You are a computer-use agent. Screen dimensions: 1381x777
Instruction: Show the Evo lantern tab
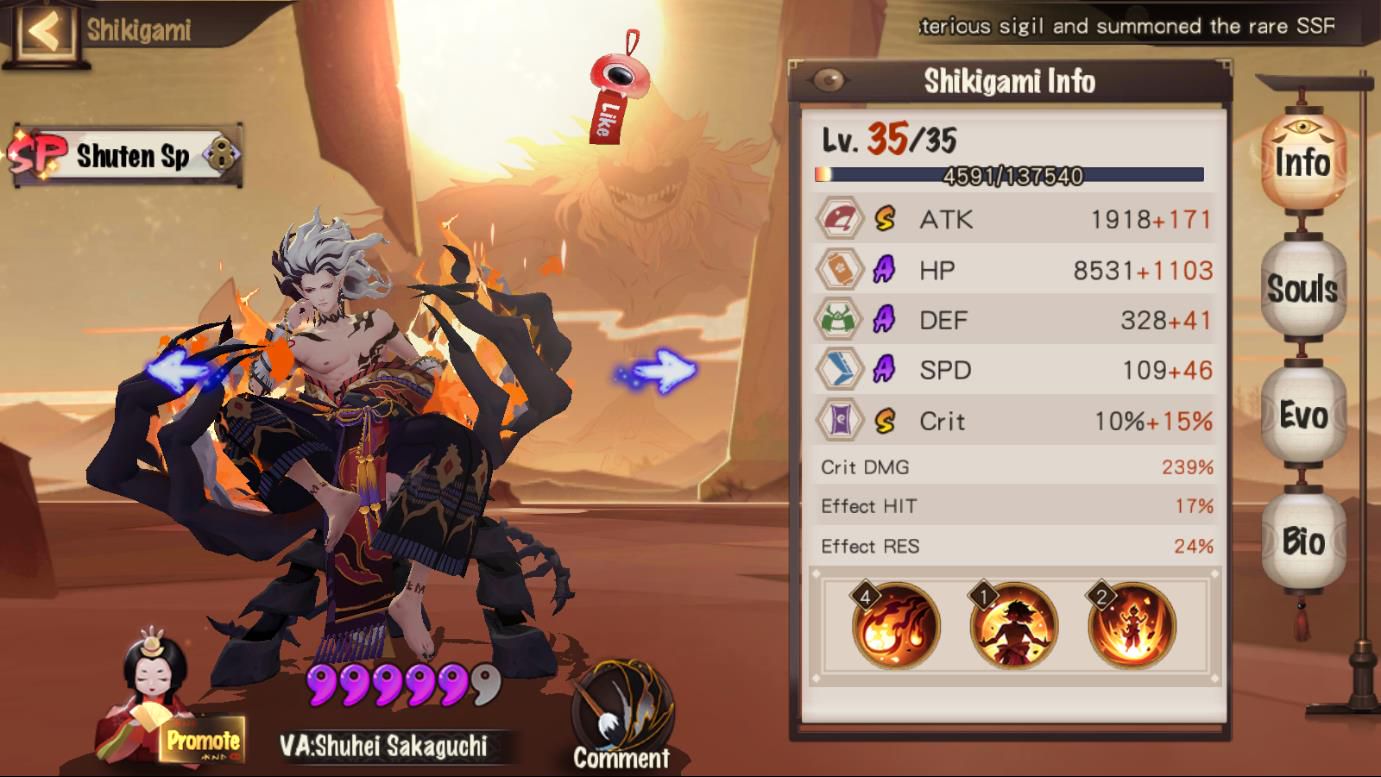[1303, 414]
